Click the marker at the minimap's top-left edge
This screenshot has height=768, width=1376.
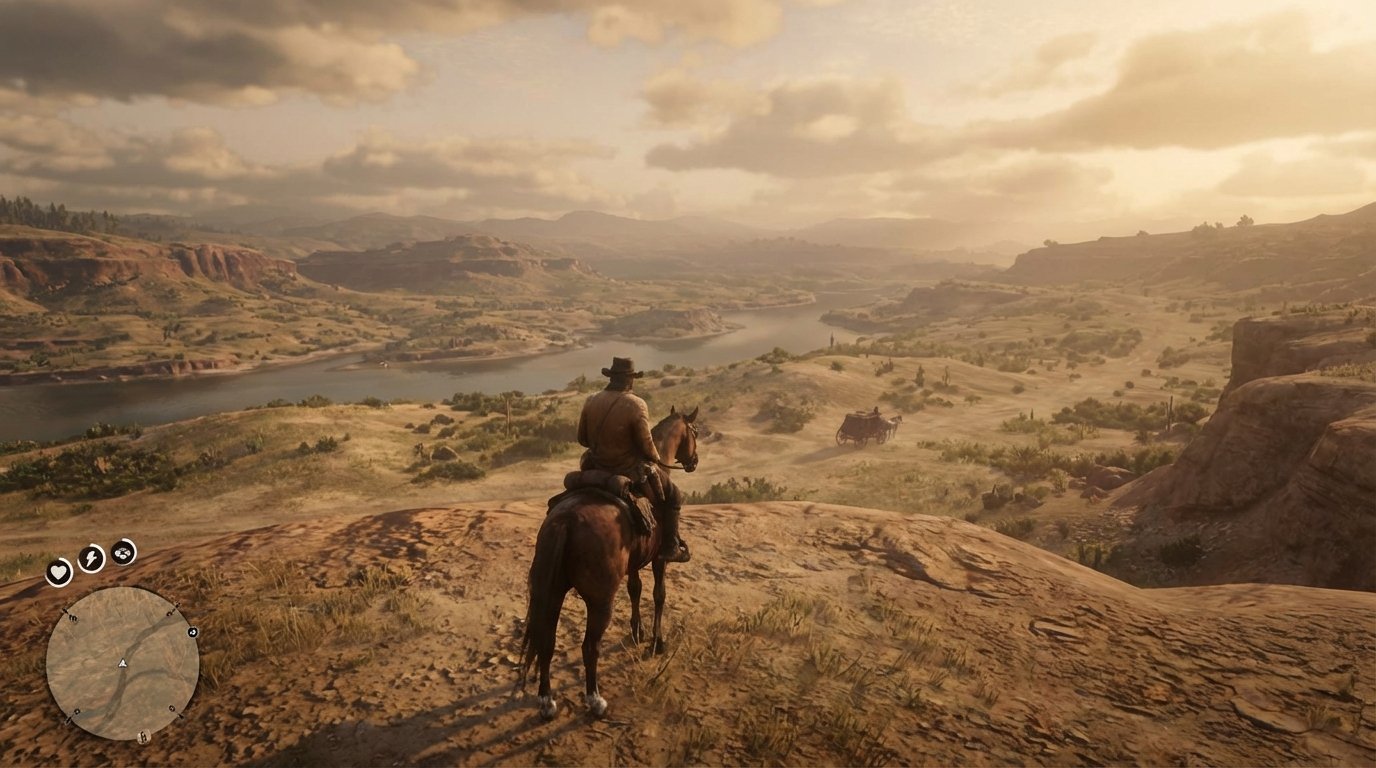tap(71, 616)
